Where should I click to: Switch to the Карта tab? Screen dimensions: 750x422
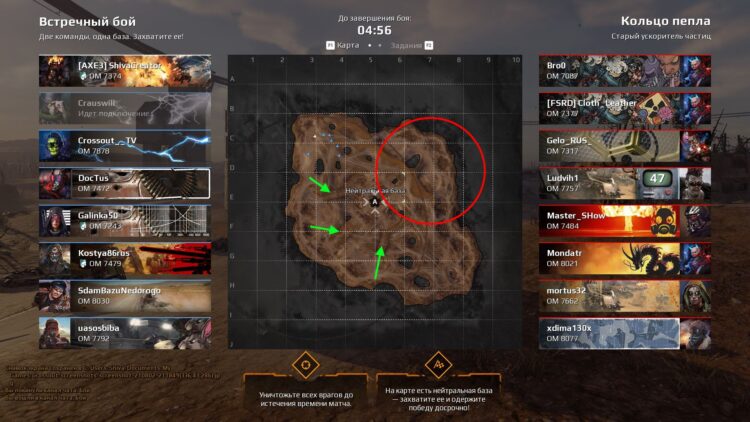tap(346, 45)
